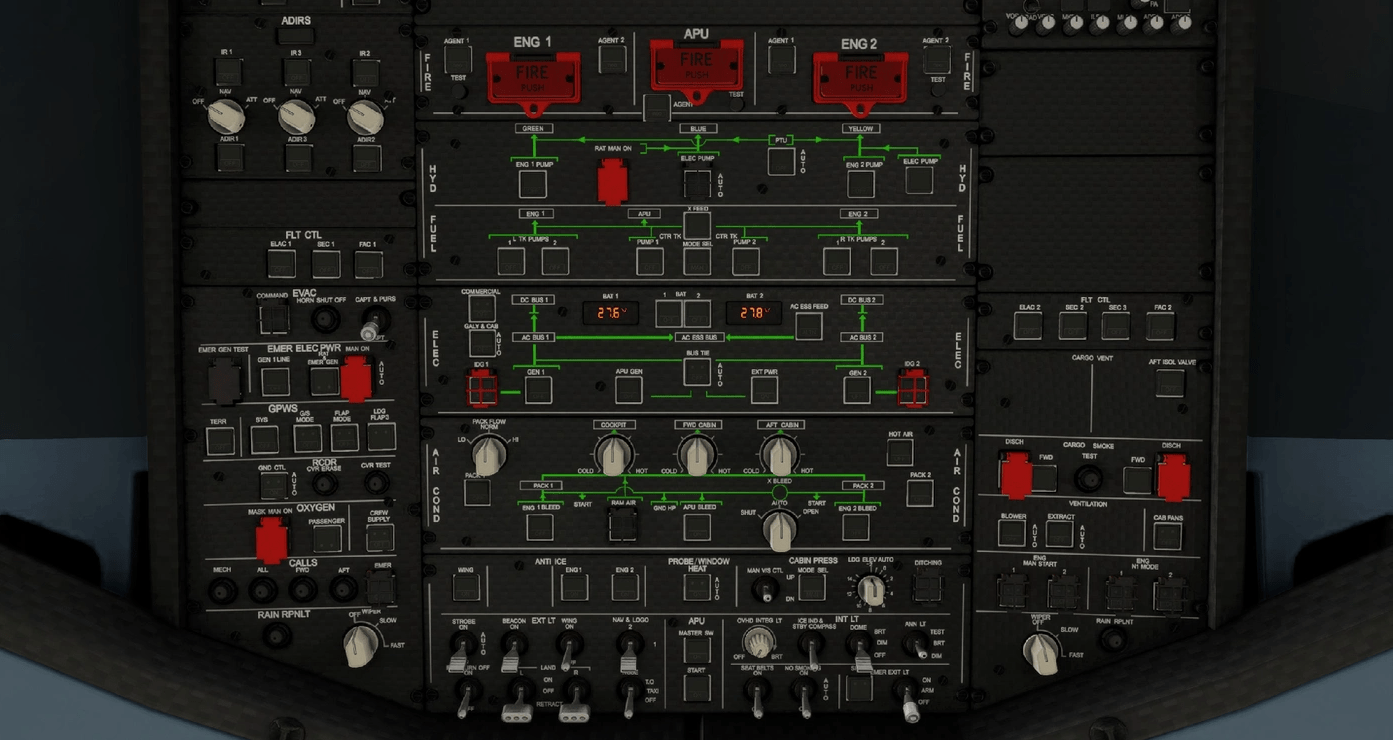Toggle the APU MASTER SW button

coord(697,648)
